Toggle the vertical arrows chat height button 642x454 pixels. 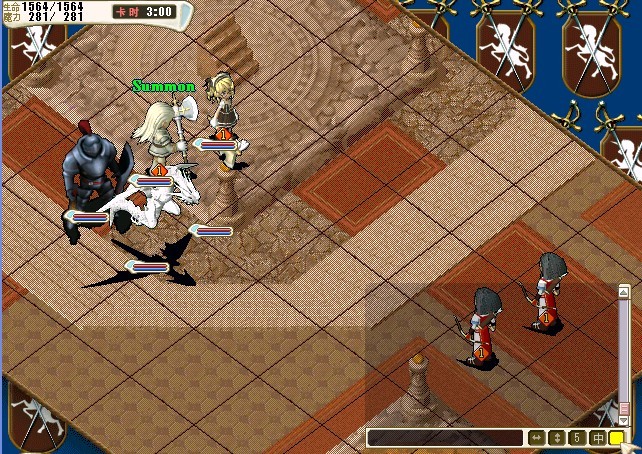click(557, 438)
